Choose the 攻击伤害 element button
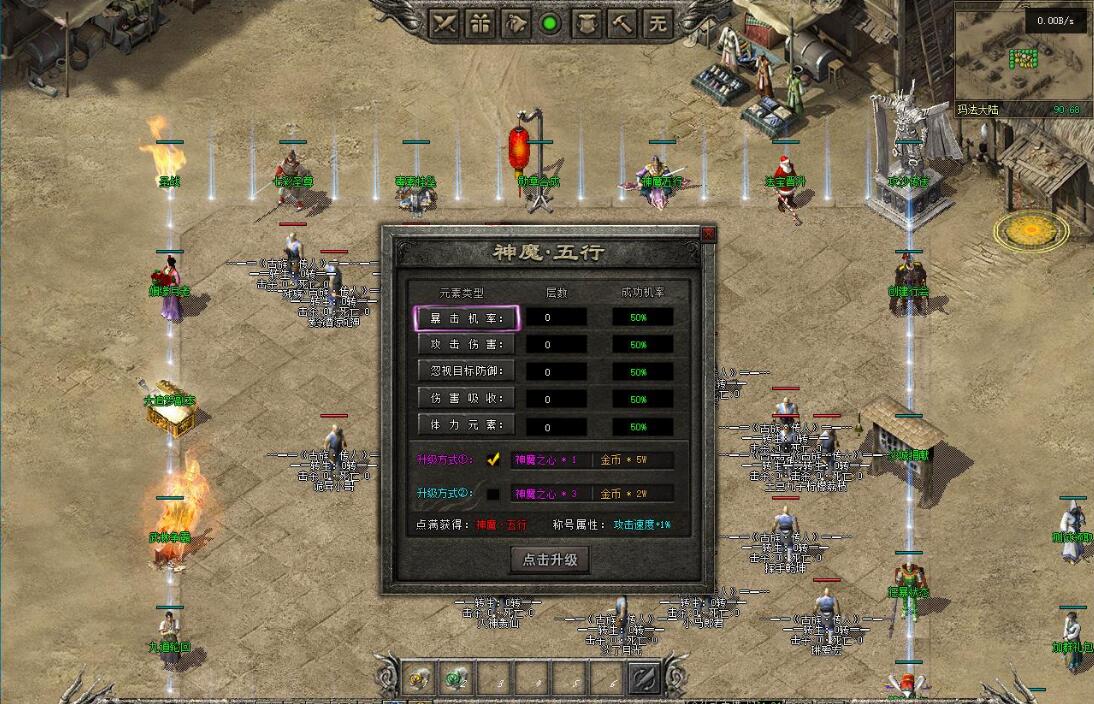Screen dimensions: 1094x704 click(466, 345)
